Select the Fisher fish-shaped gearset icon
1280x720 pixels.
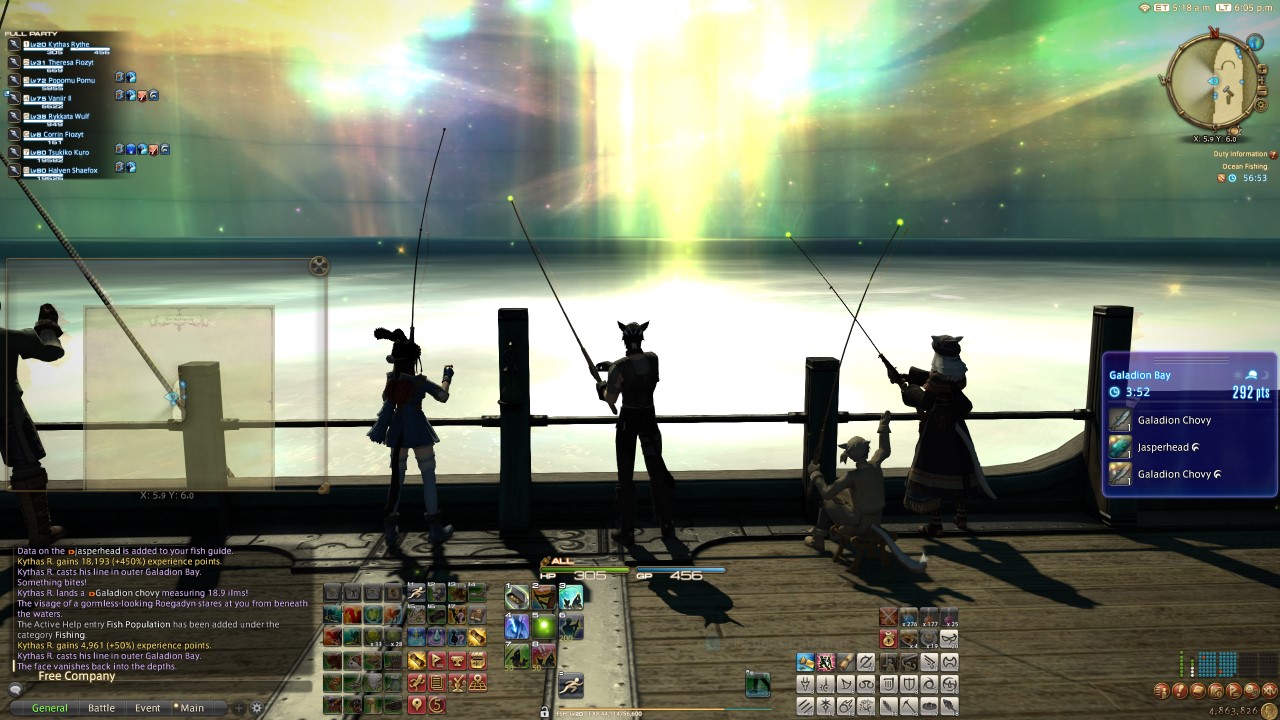coord(950,706)
